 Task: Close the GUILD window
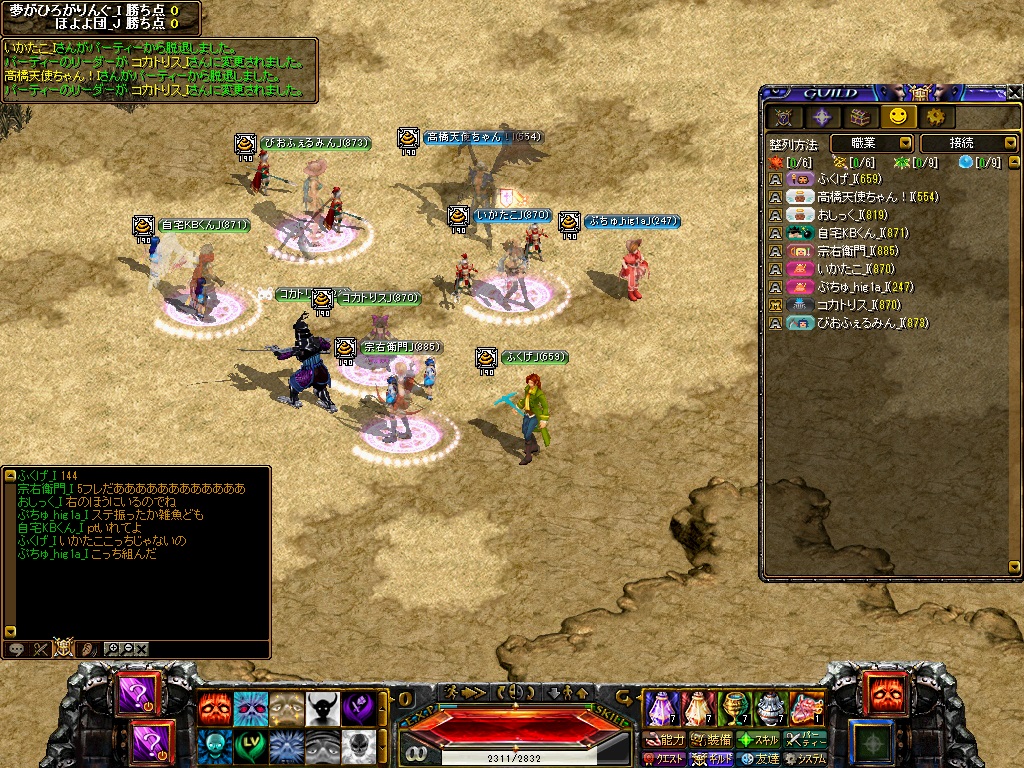1014,93
